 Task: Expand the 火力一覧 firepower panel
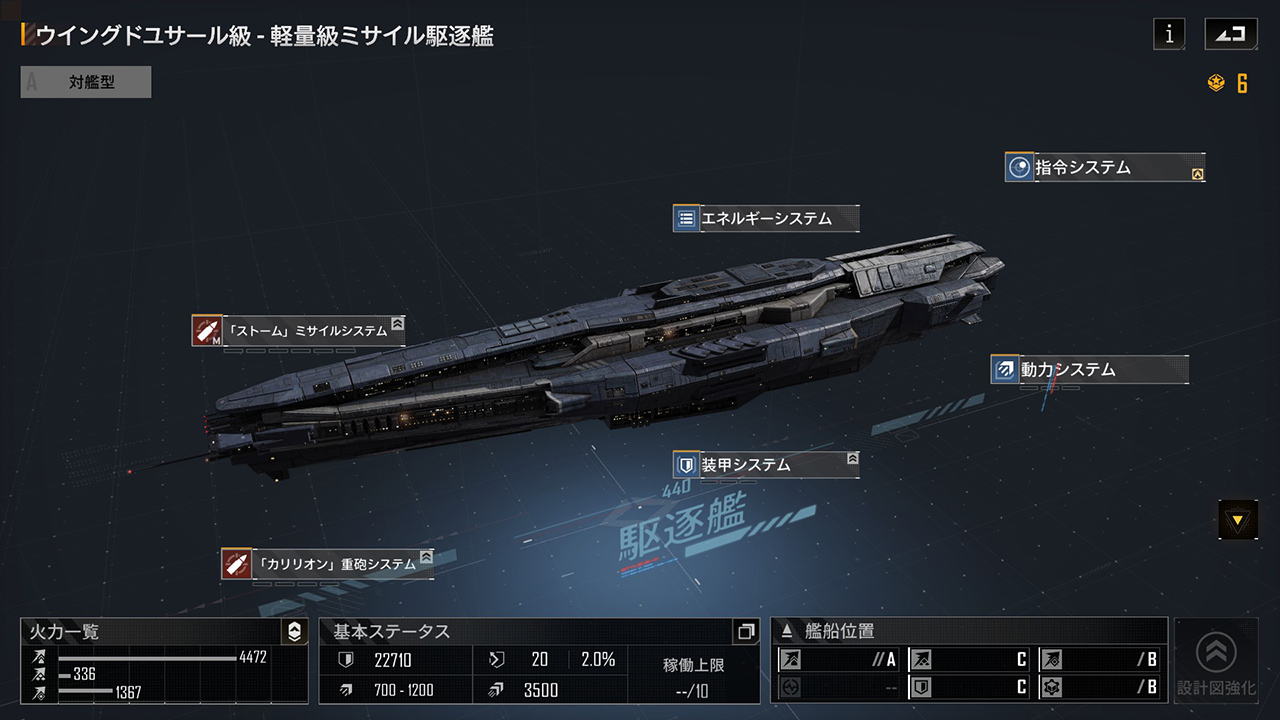[x=294, y=632]
